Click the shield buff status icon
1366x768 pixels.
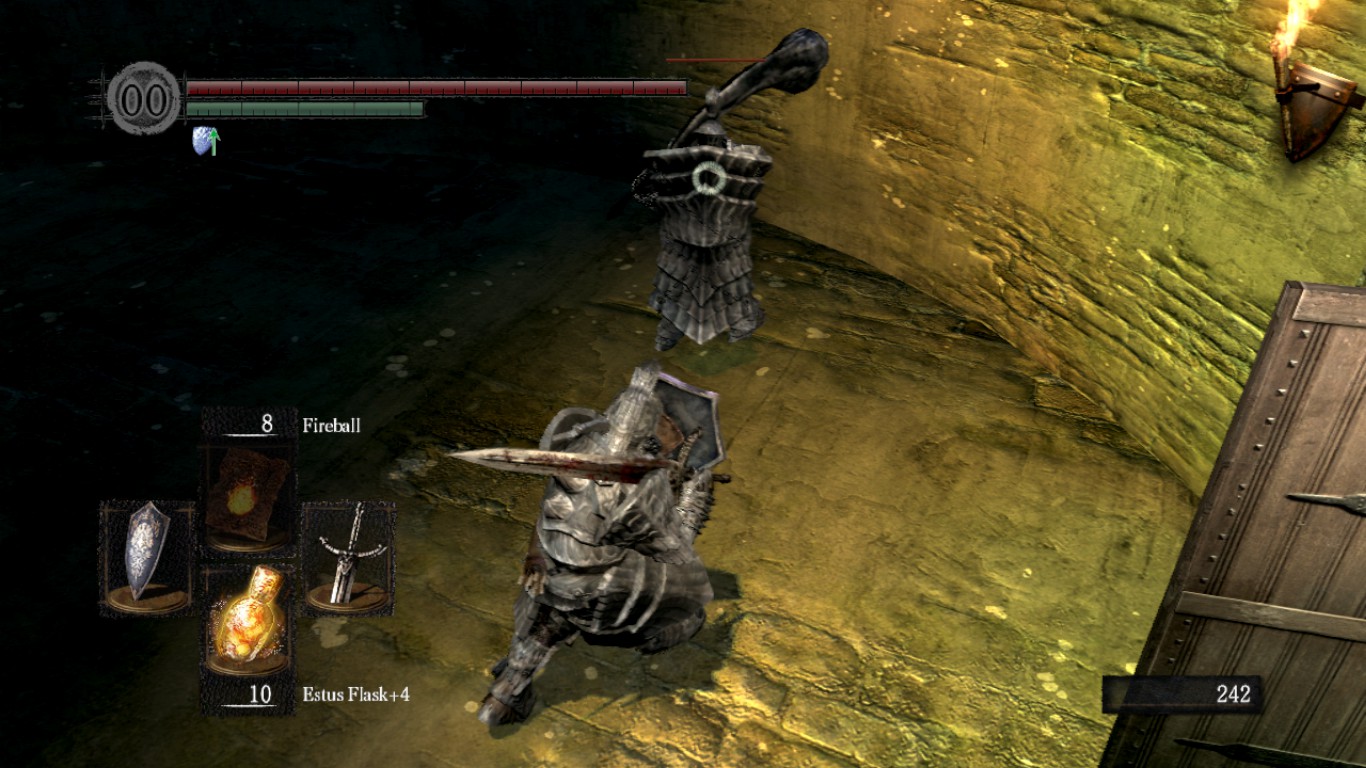pos(205,141)
